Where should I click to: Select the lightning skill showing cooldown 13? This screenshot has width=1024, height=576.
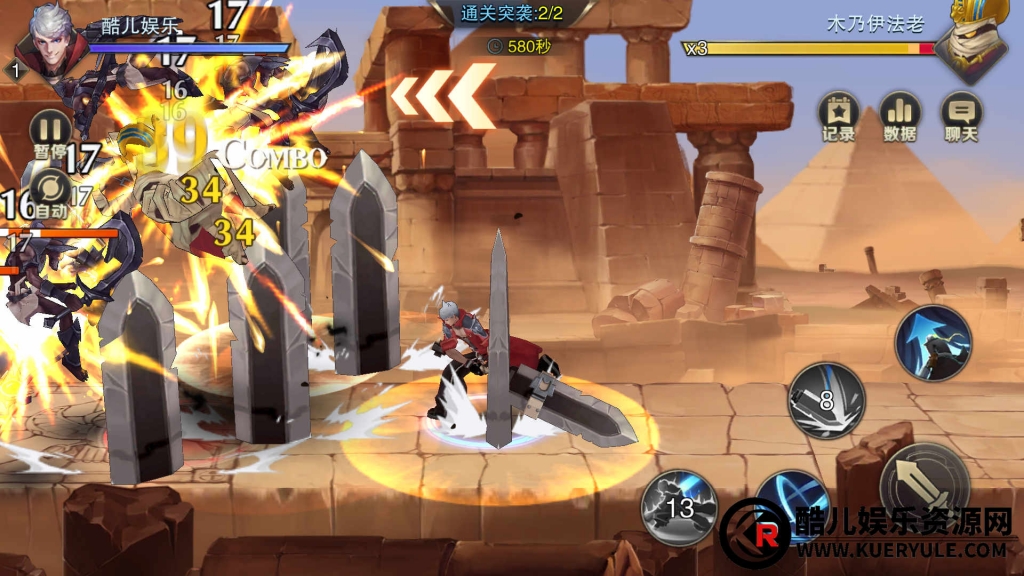click(x=680, y=506)
